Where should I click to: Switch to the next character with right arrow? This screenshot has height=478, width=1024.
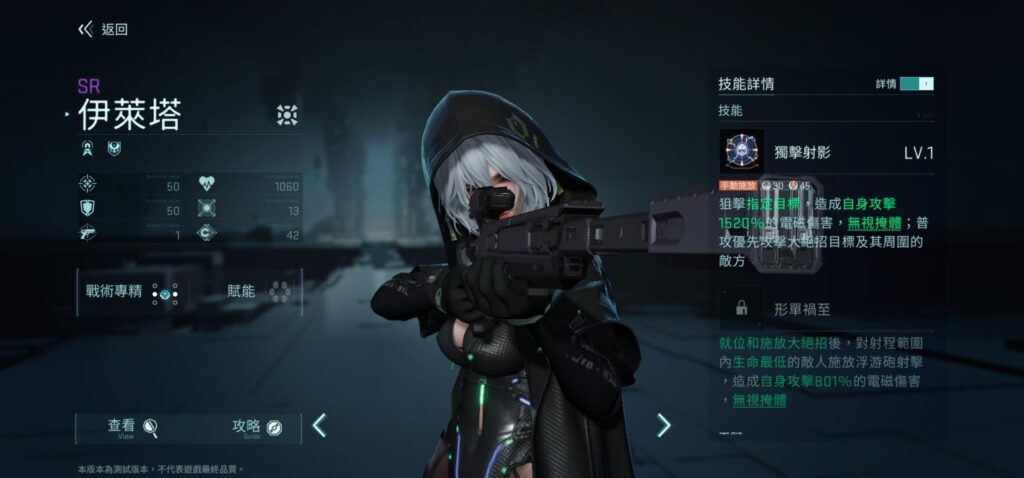point(663,426)
